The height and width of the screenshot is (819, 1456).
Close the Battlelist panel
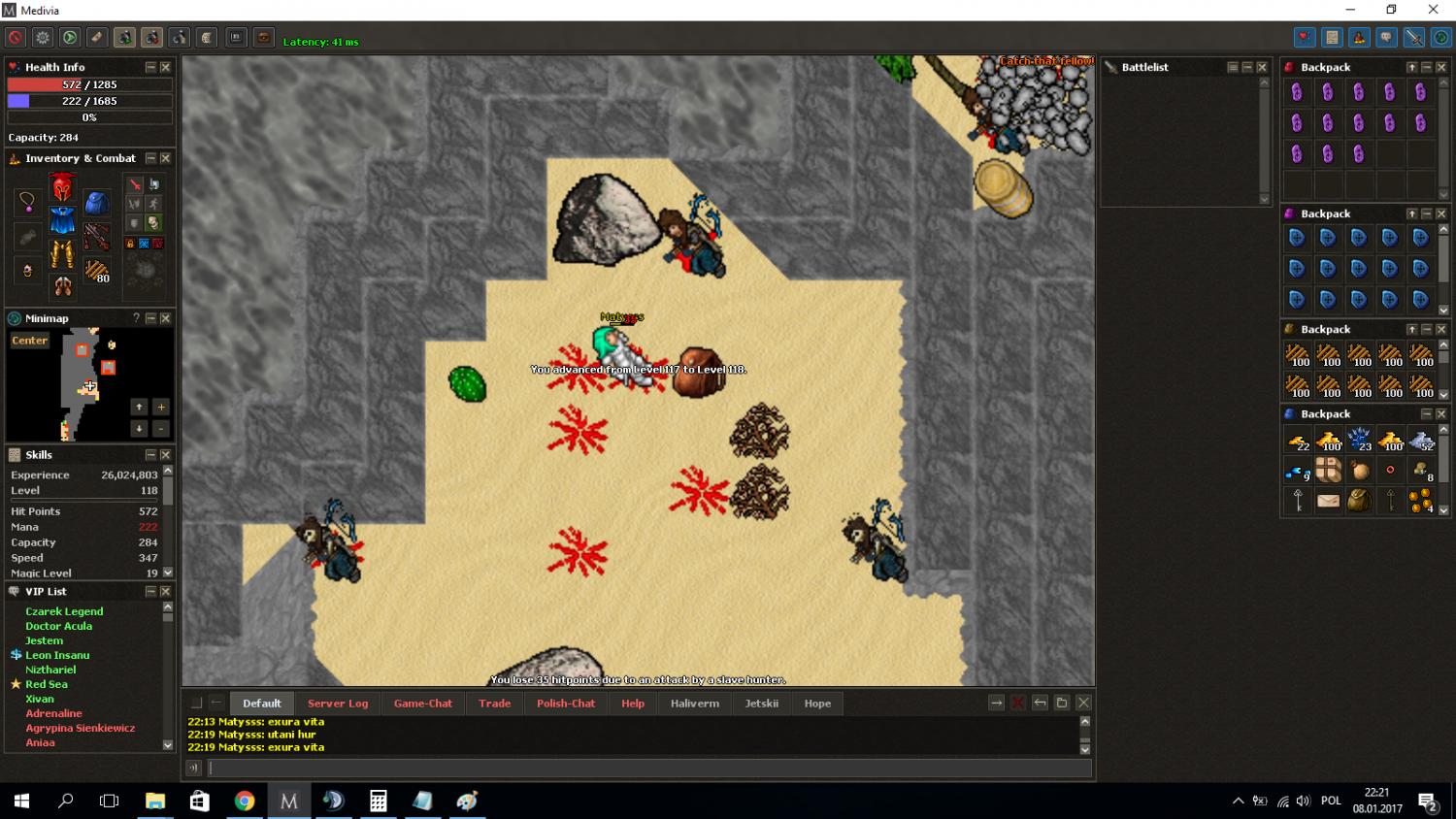click(1262, 67)
